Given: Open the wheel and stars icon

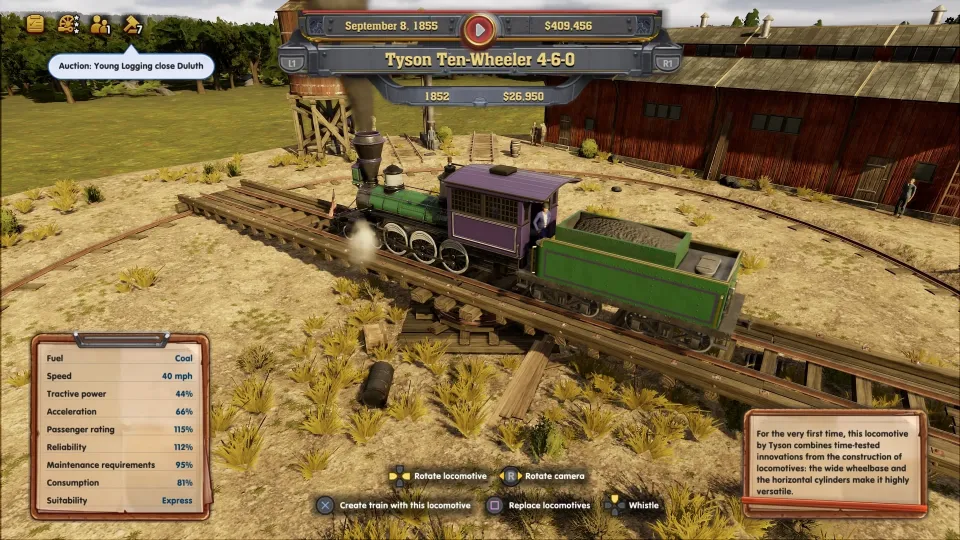Looking at the screenshot, I should pyautogui.click(x=68, y=24).
